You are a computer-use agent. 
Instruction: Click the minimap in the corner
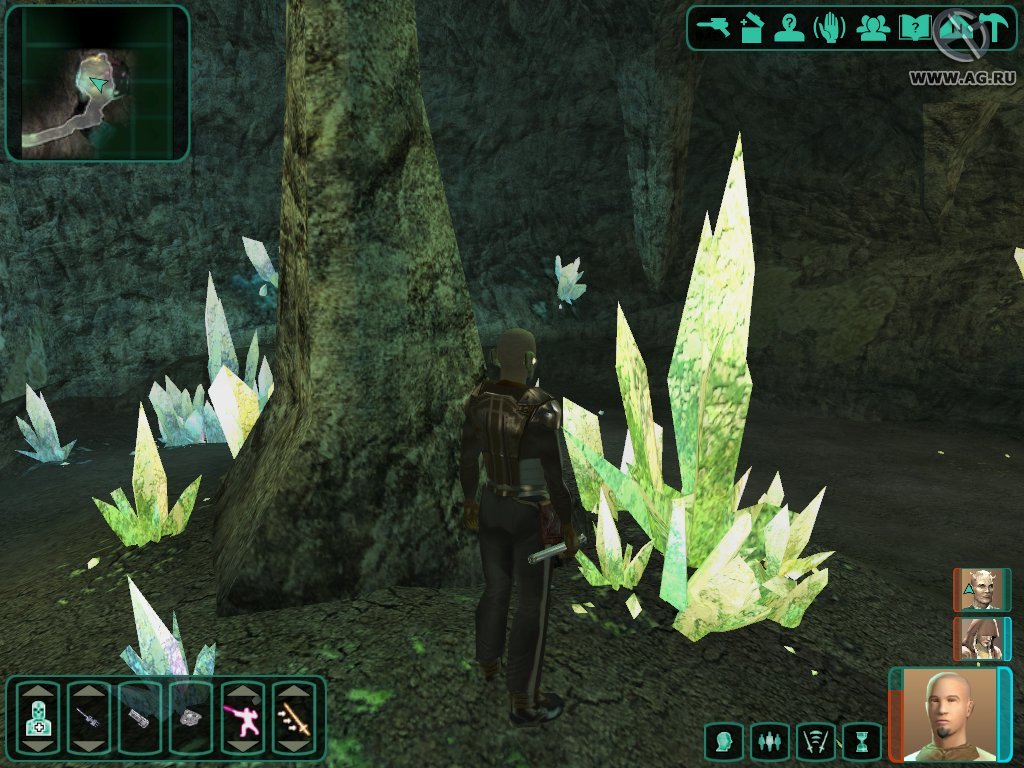click(x=97, y=83)
